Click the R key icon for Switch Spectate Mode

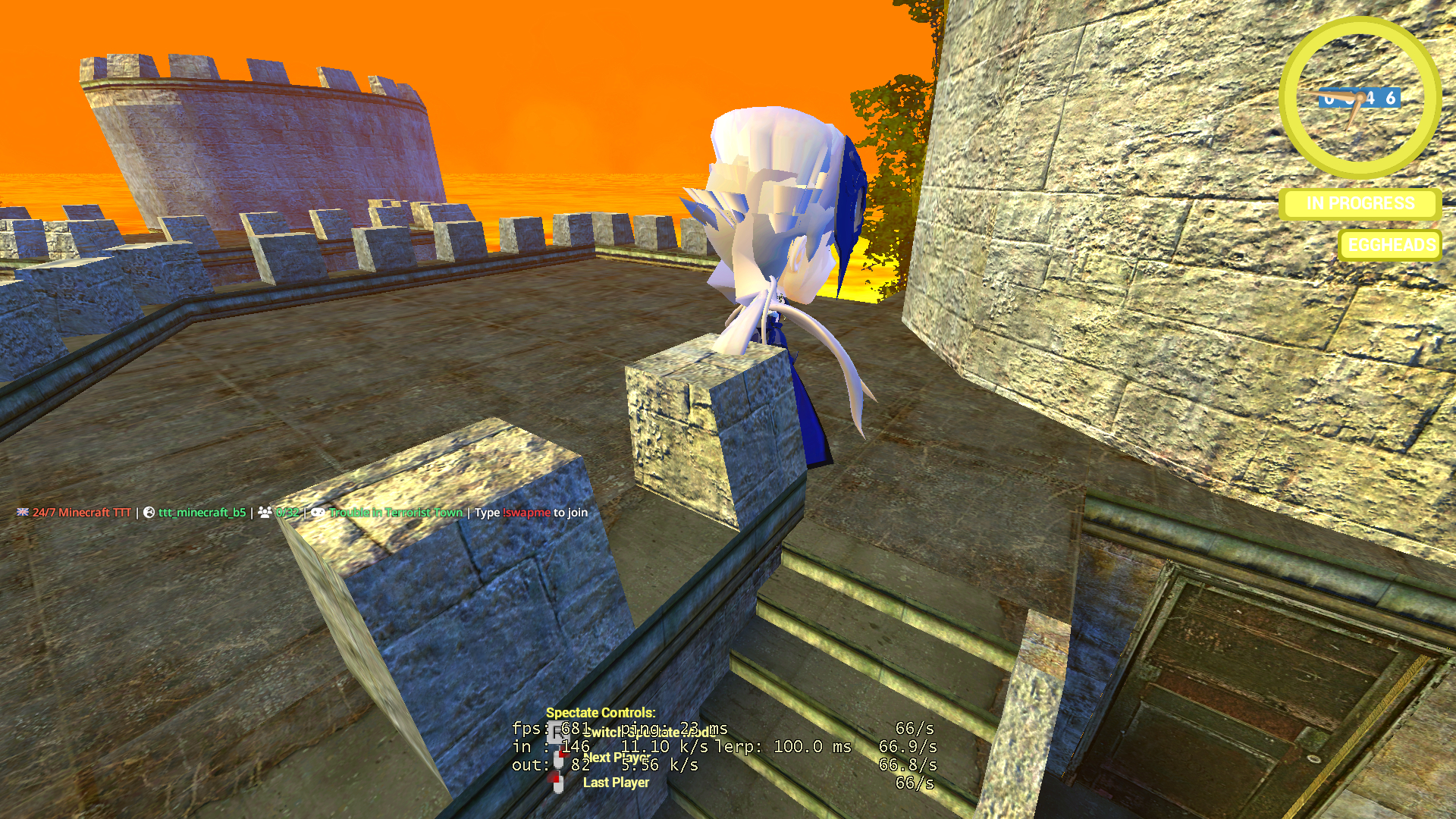click(559, 731)
